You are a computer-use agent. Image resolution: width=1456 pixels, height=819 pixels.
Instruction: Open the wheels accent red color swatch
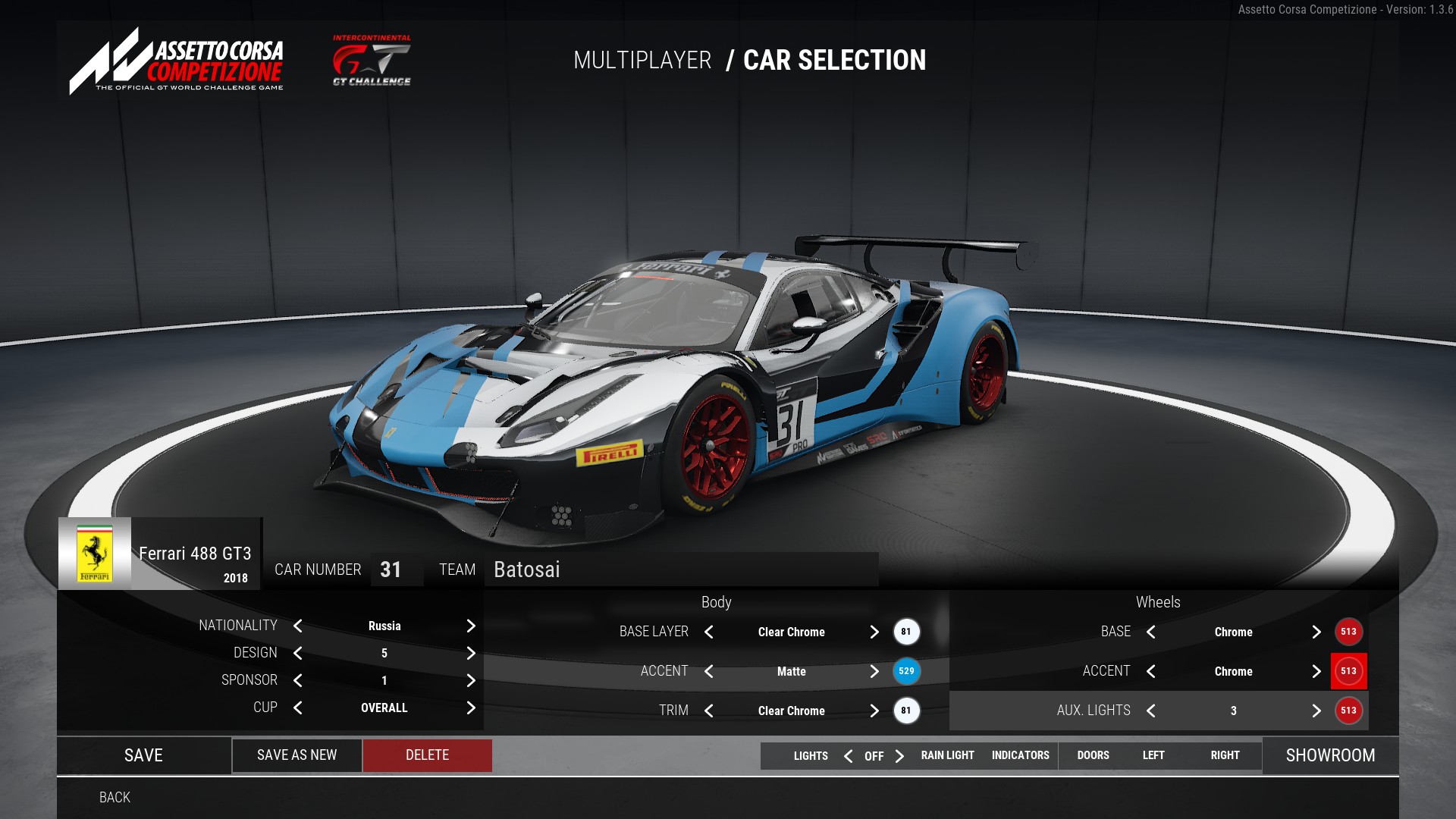point(1348,671)
